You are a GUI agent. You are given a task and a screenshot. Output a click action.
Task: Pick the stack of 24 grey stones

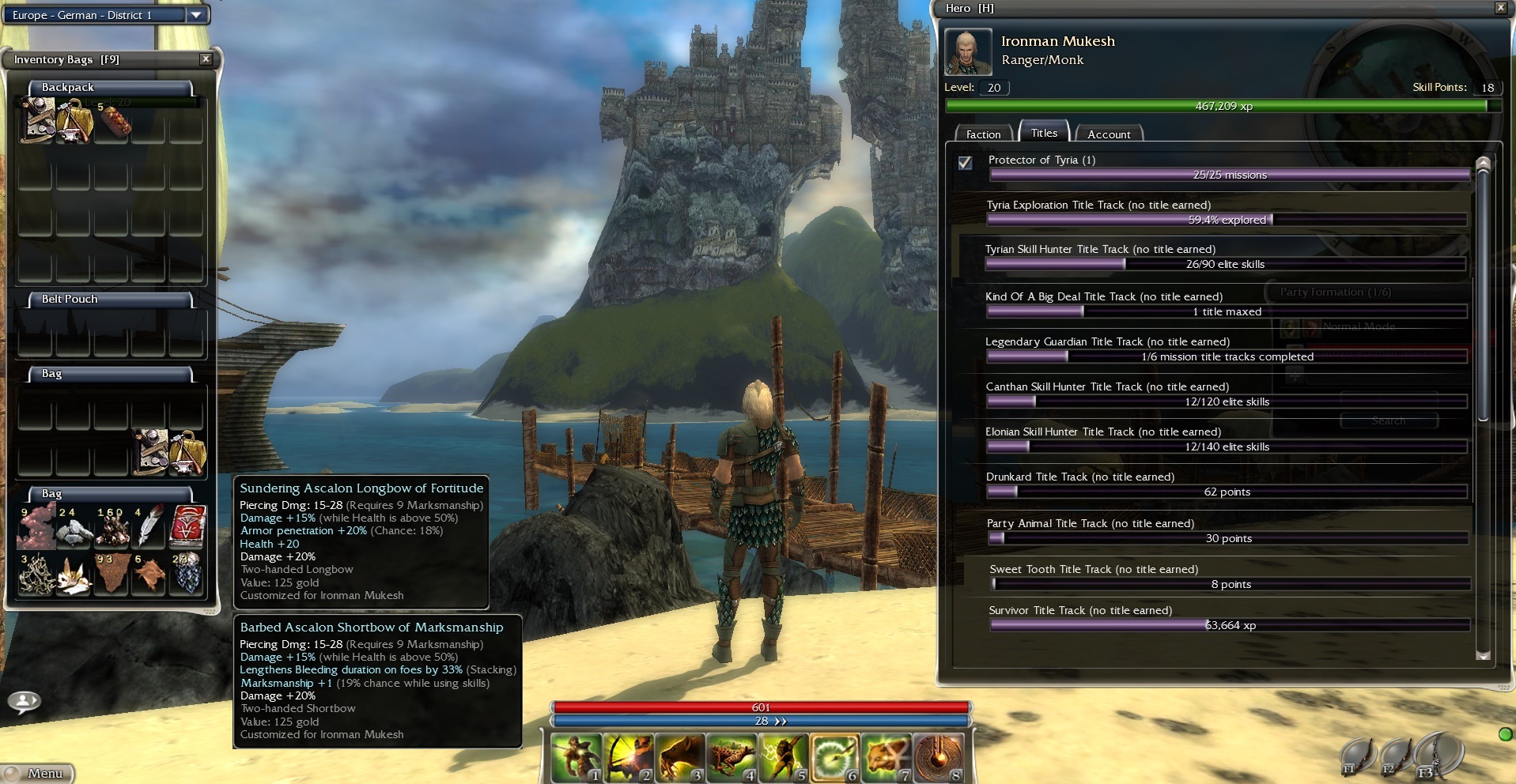point(73,526)
